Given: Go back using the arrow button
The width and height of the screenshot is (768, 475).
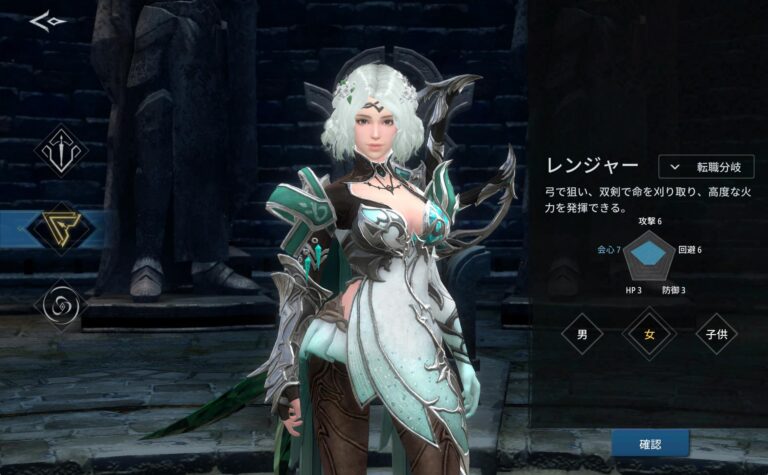Looking at the screenshot, I should tap(45, 20).
